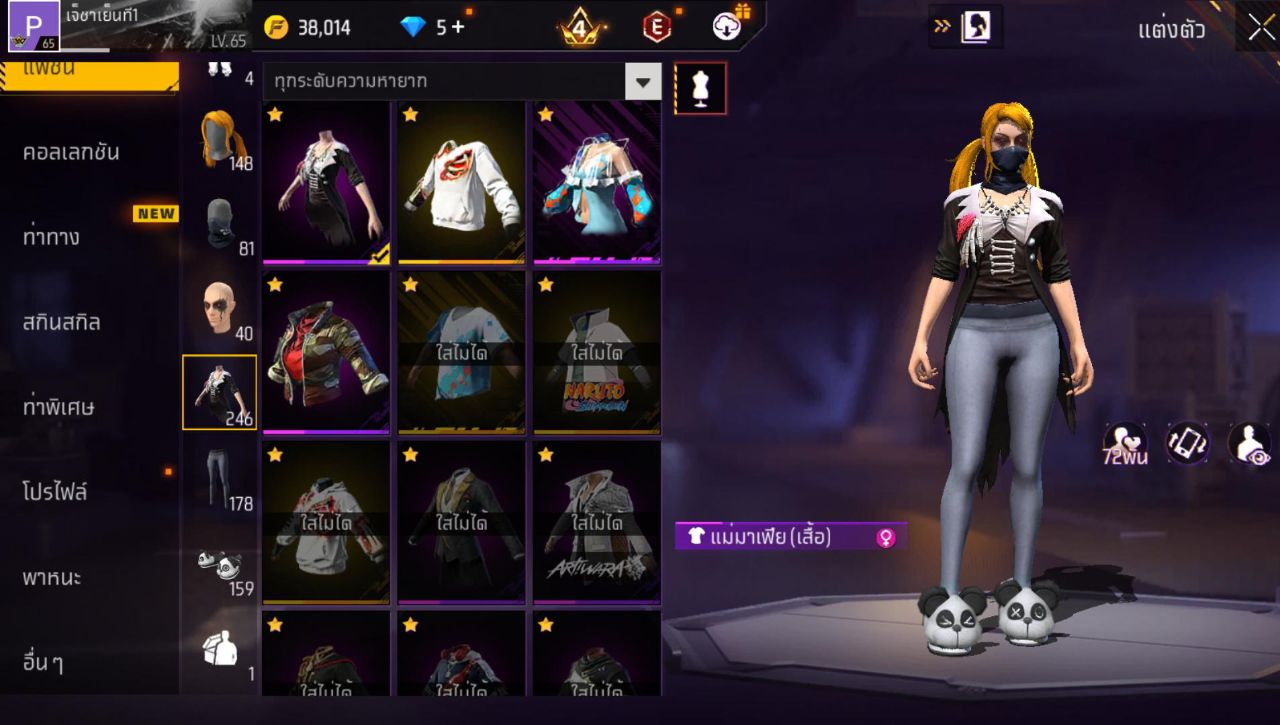
Task: Open the อื่นๆ others tab
Action: (43, 662)
